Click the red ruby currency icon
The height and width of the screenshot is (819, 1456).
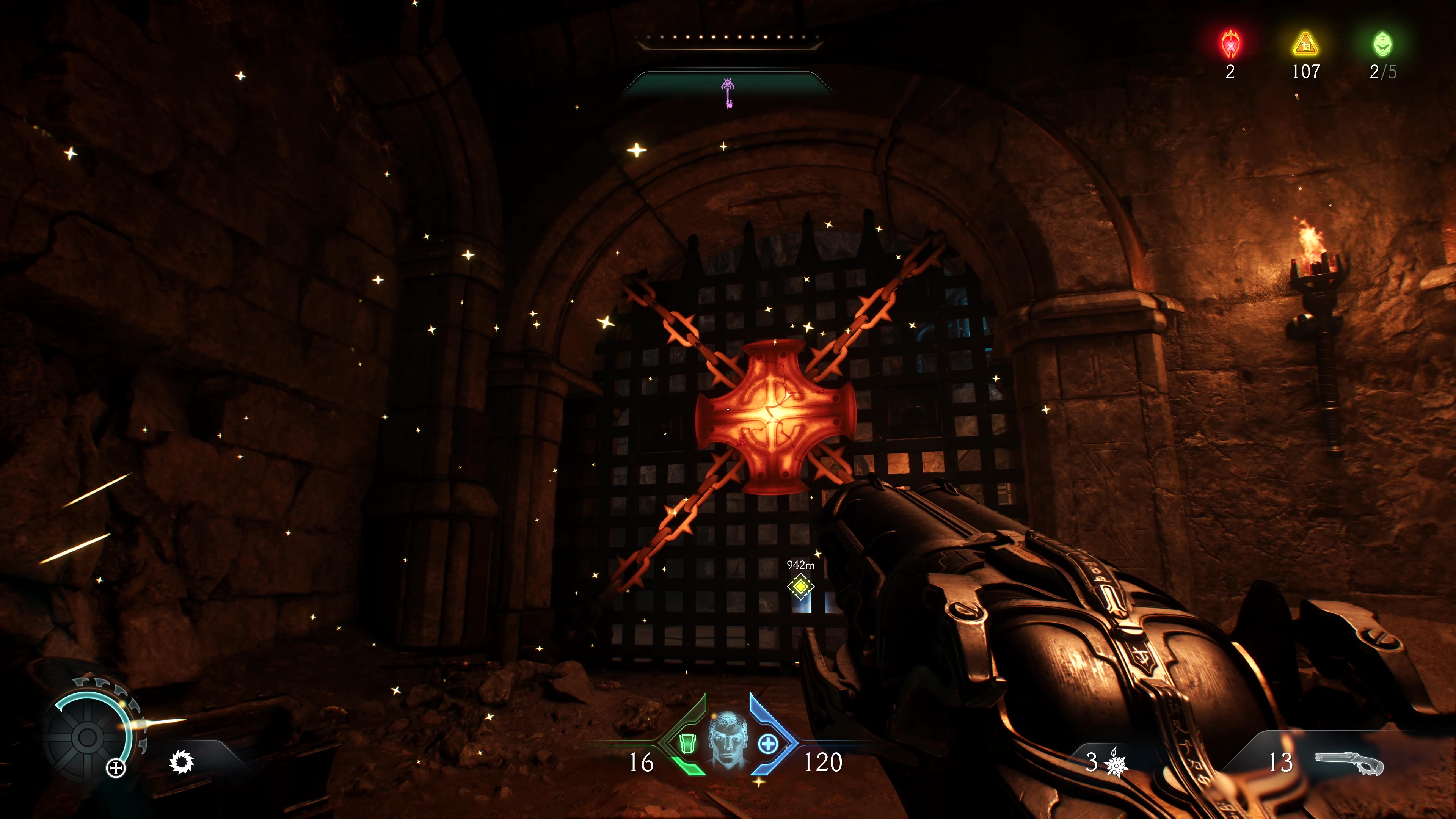pyautogui.click(x=1230, y=44)
